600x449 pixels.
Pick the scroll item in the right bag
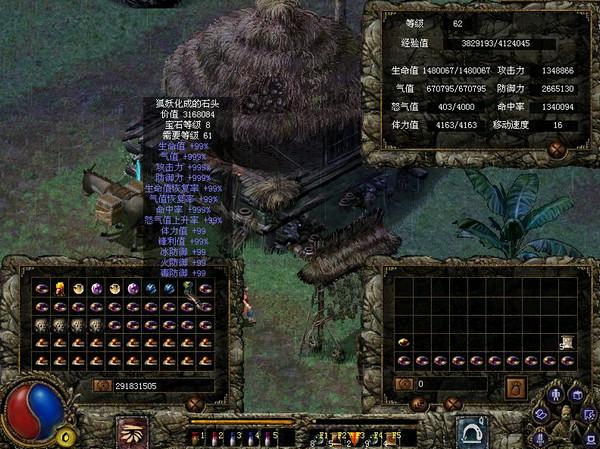click(x=566, y=342)
